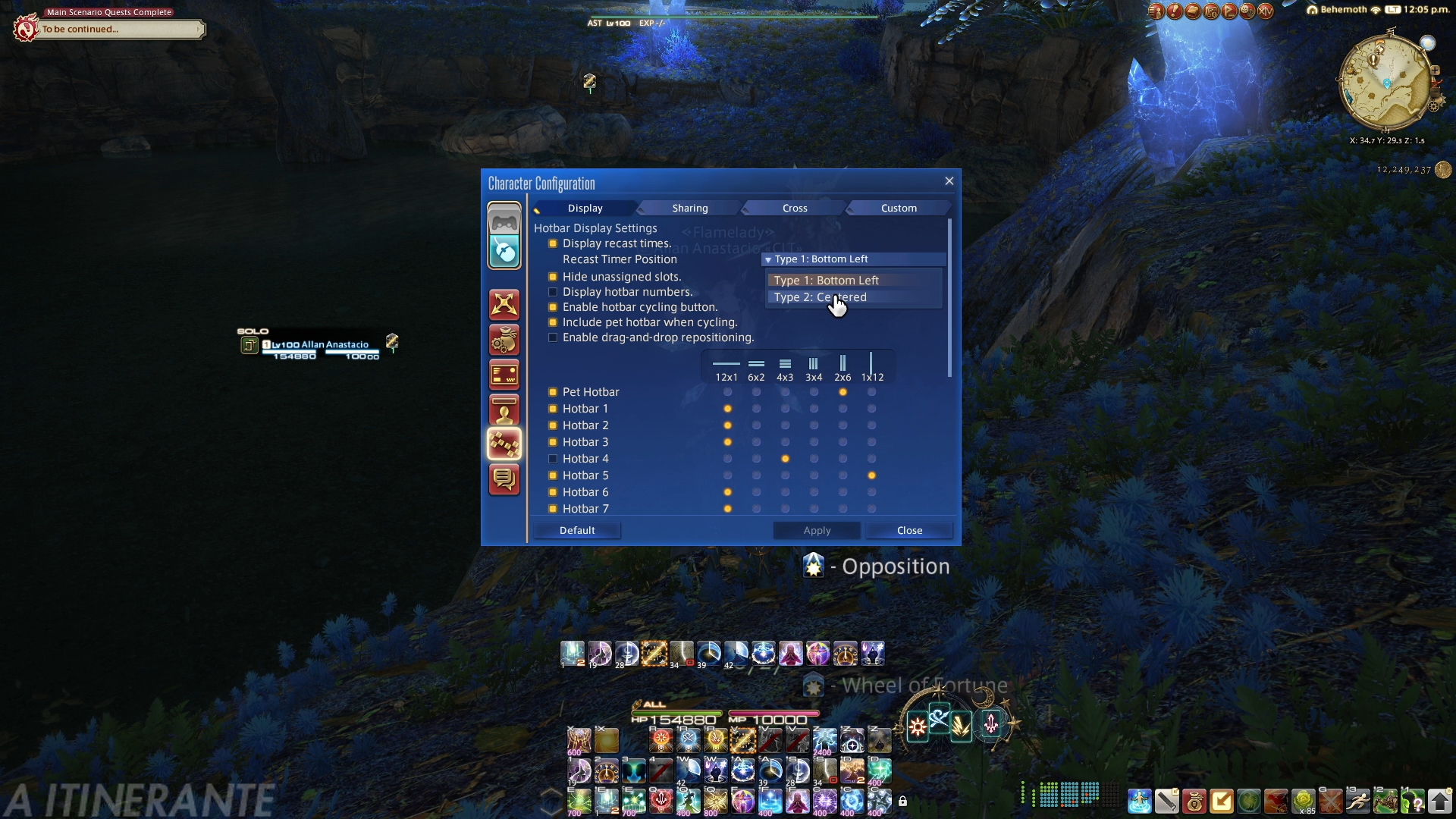Reset settings with the Default button
The width and height of the screenshot is (1456, 819).
[577, 530]
